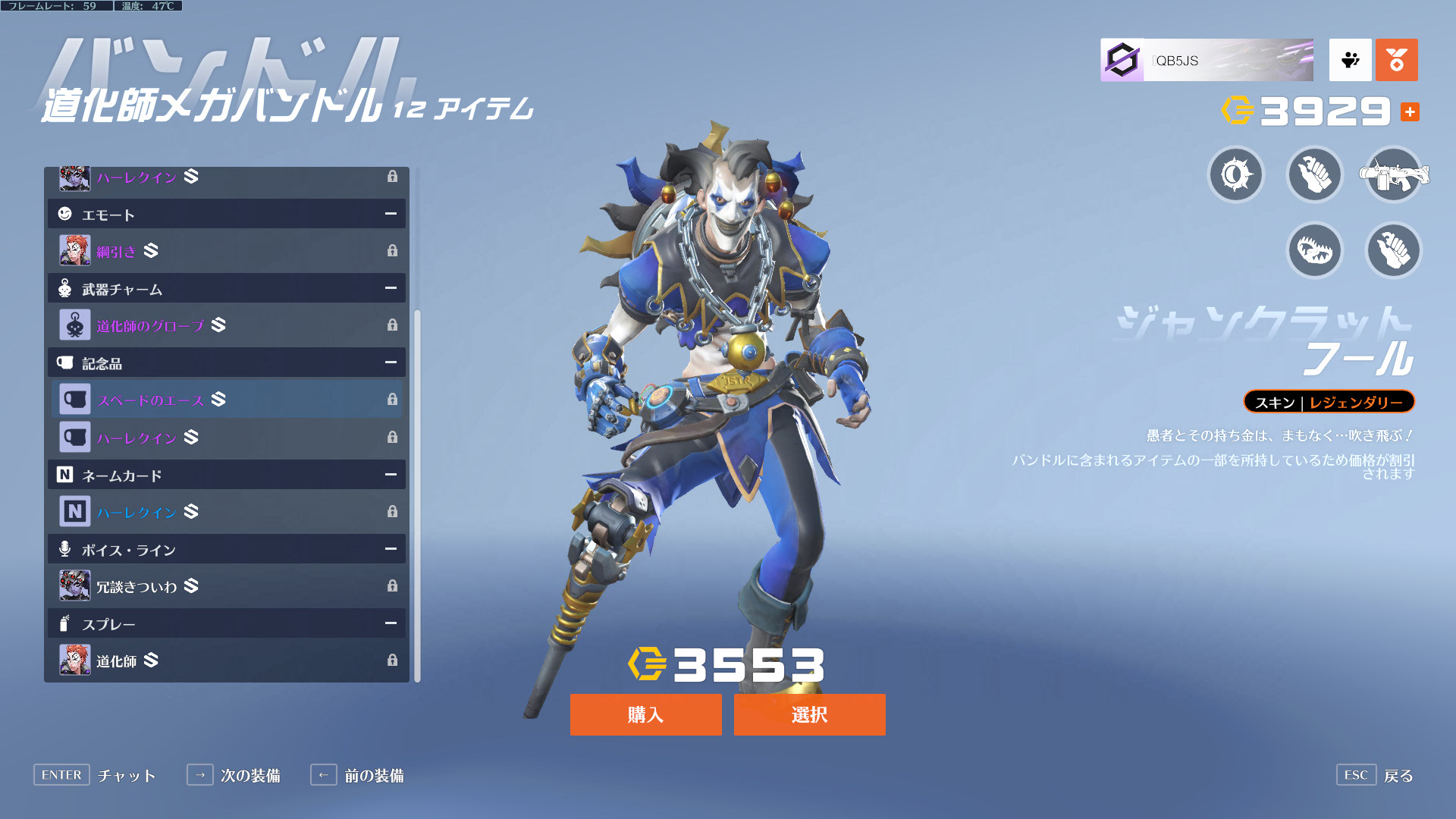This screenshot has width=1456, height=819.
Task: Select the 冗談きついわ voice line
Action: click(226, 586)
